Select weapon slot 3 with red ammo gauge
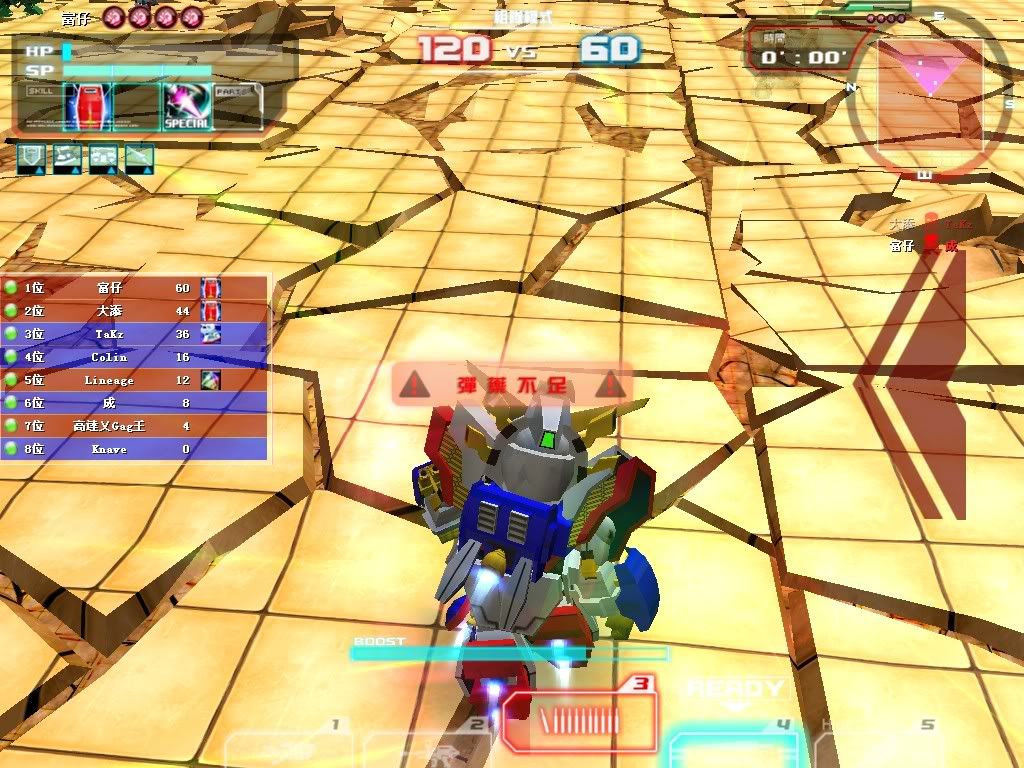This screenshot has width=1024, height=768. coord(580,721)
